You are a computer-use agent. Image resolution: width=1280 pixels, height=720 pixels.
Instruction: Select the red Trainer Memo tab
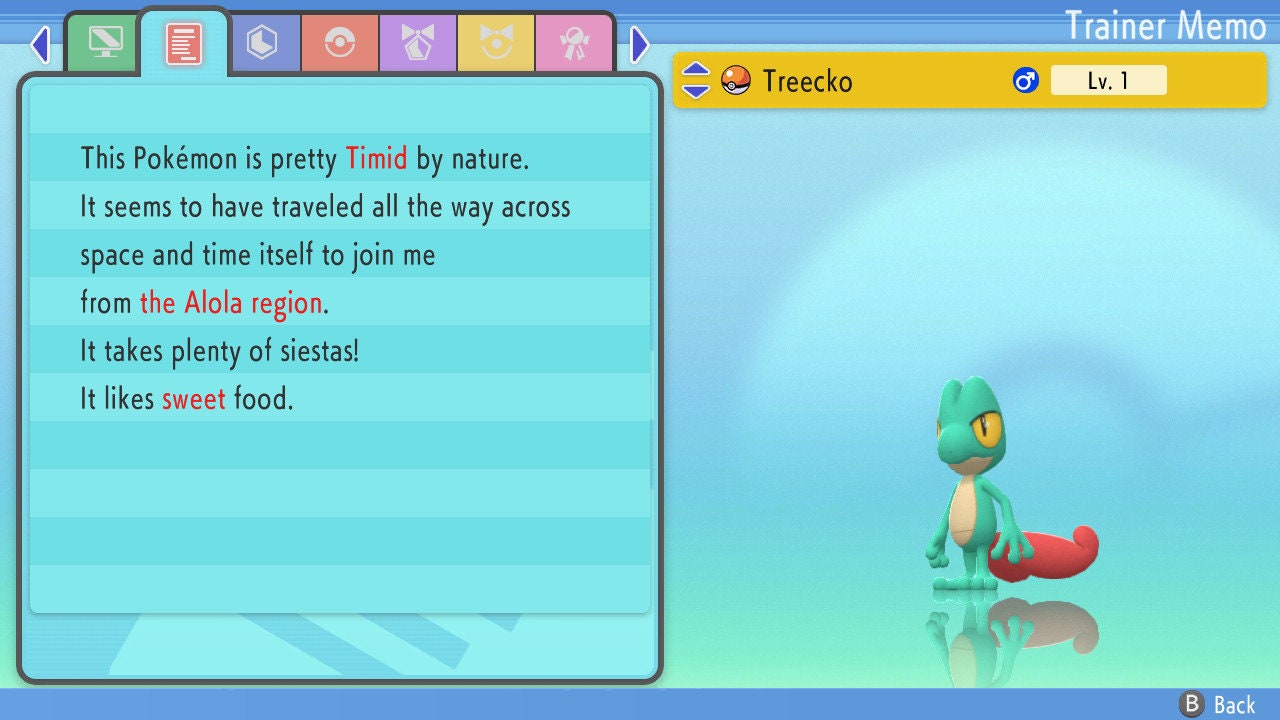click(183, 43)
